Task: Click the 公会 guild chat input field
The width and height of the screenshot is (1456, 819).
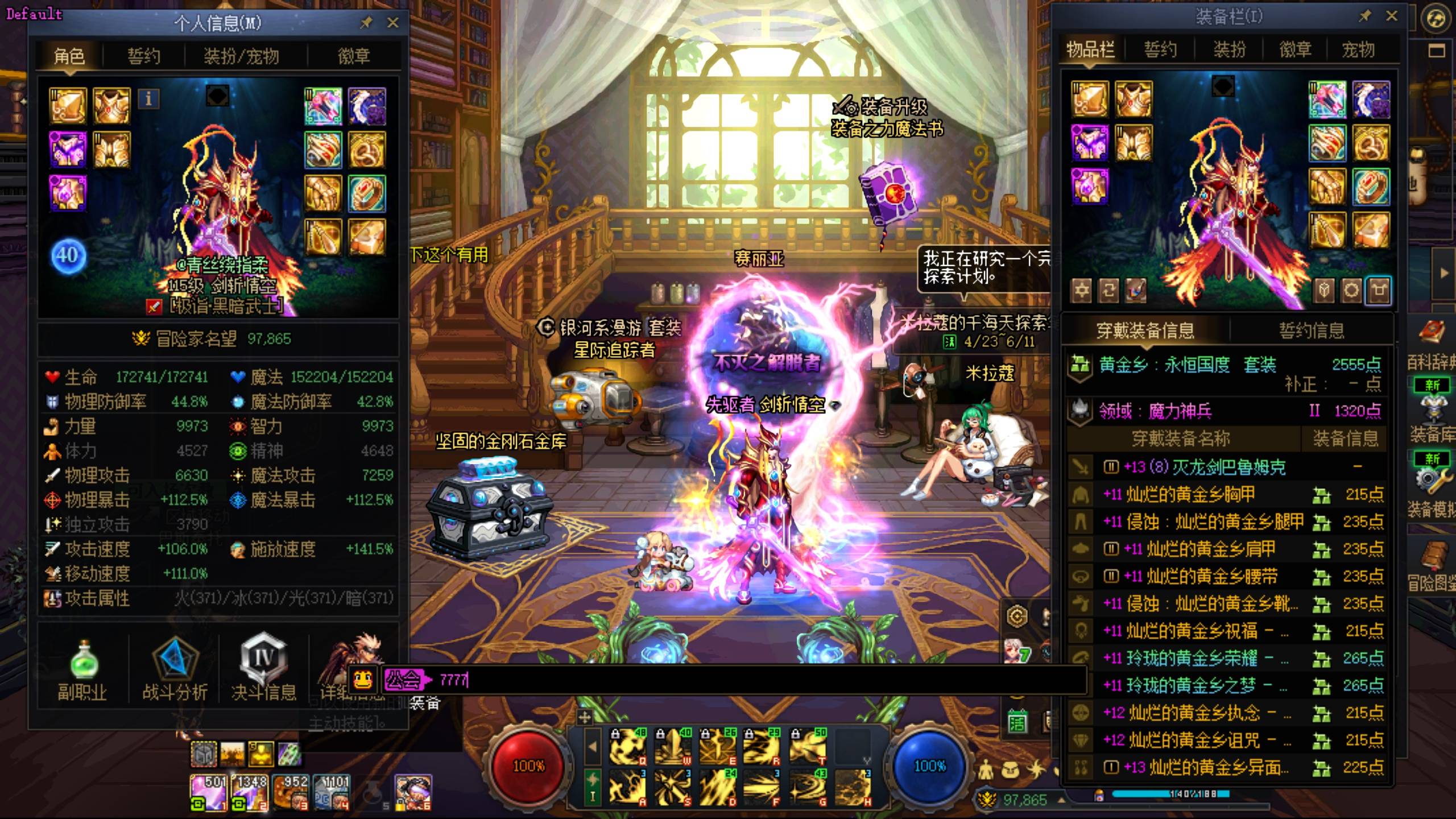Action: coord(739,680)
